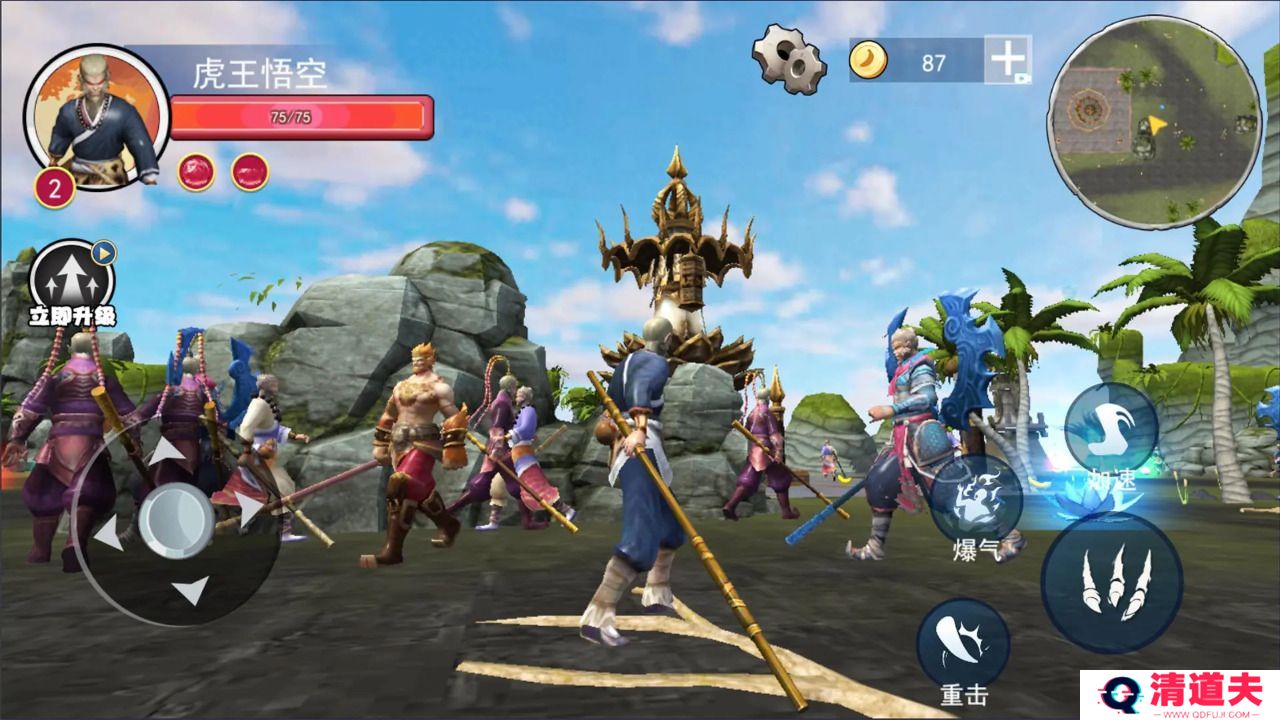Trigger the 重击 heavy strike skill

pos(963,644)
